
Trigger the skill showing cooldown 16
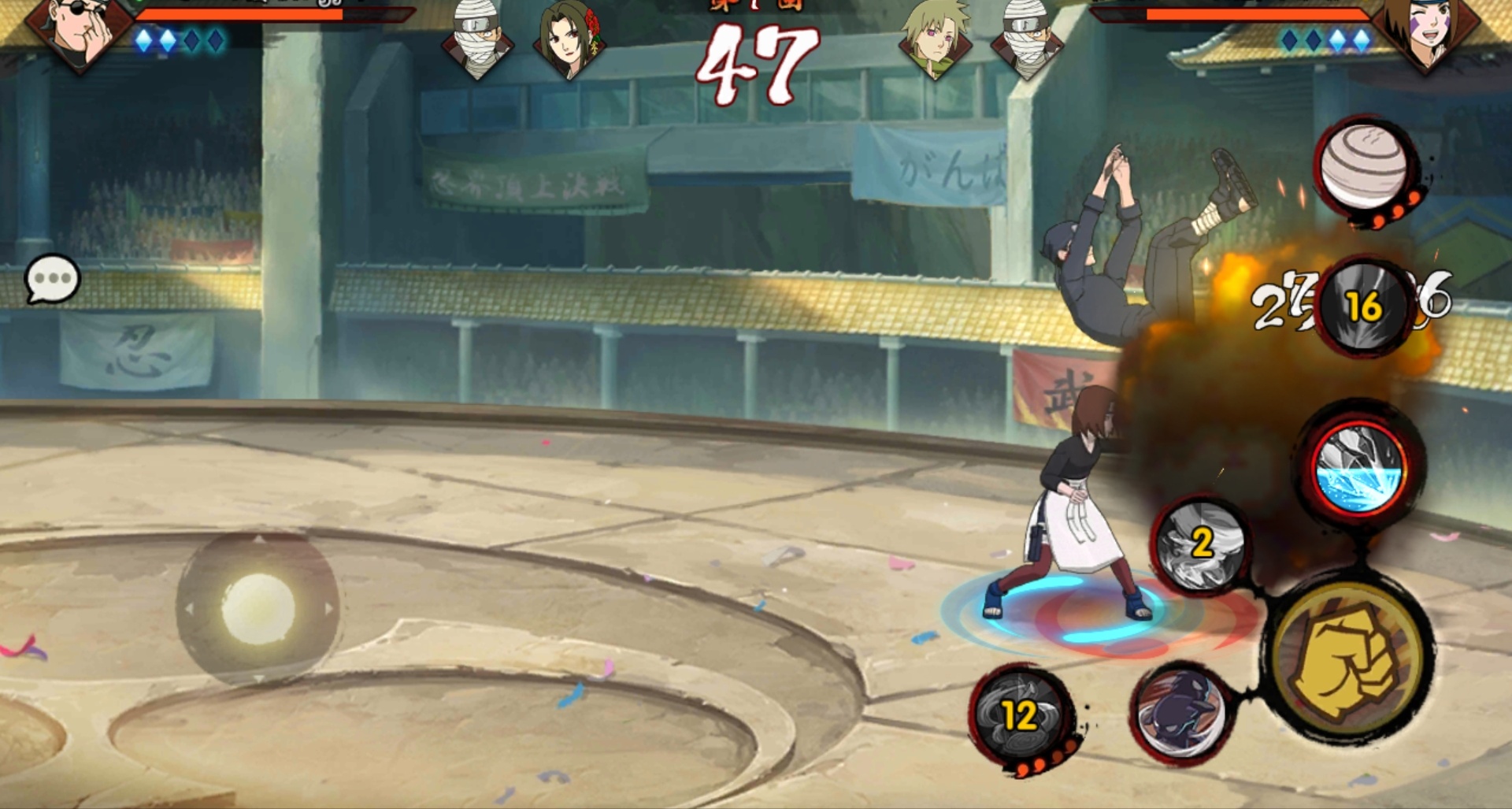[1364, 306]
